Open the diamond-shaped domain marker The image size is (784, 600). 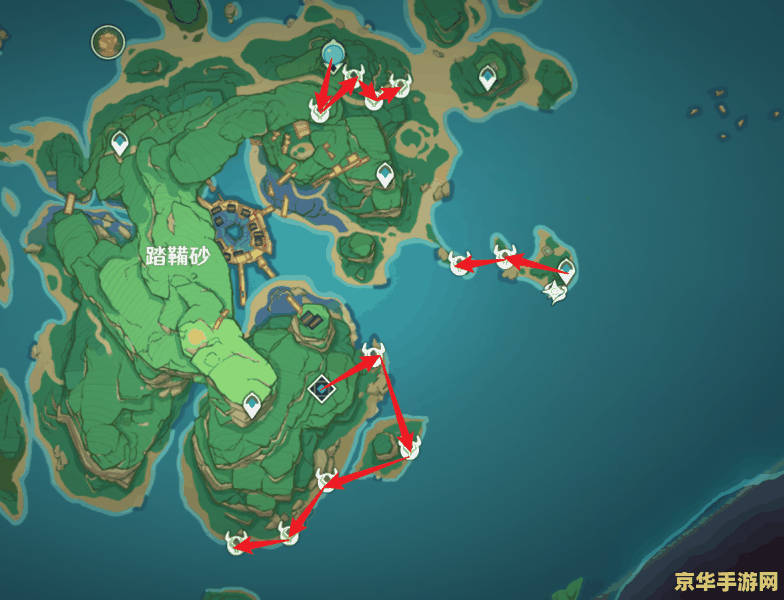coord(322,387)
